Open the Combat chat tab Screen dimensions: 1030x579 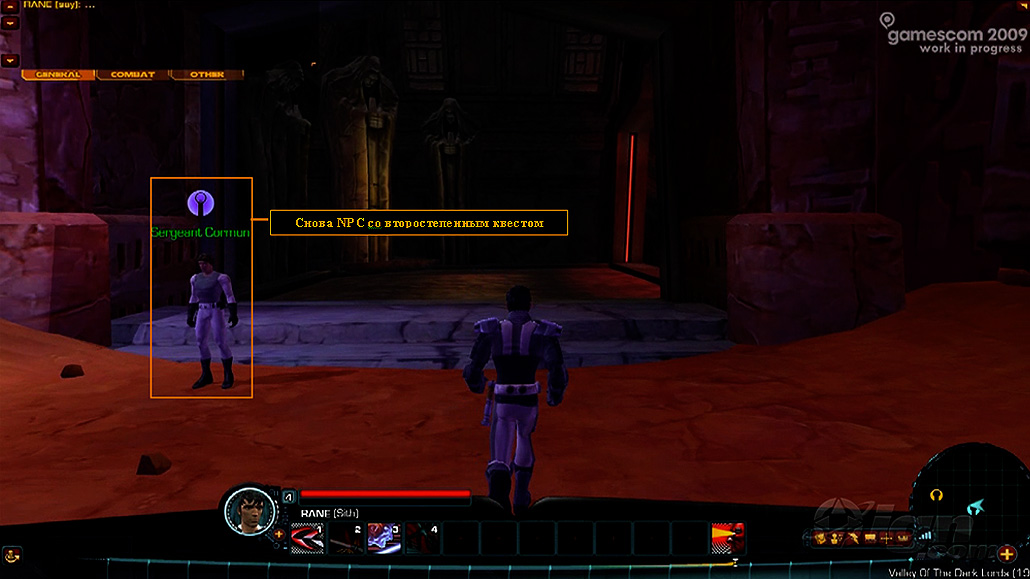tap(132, 75)
